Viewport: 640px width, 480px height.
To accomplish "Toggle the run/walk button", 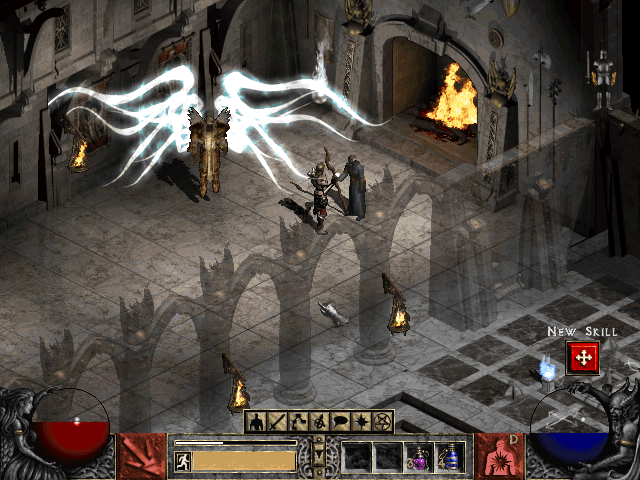I will coord(182,460).
